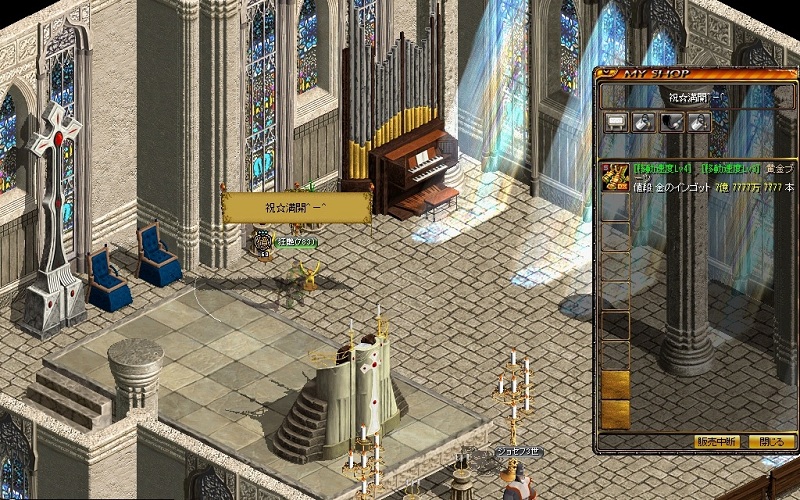Click the signboard icon in My Shop
This screenshot has height=500, width=800.
(616, 122)
